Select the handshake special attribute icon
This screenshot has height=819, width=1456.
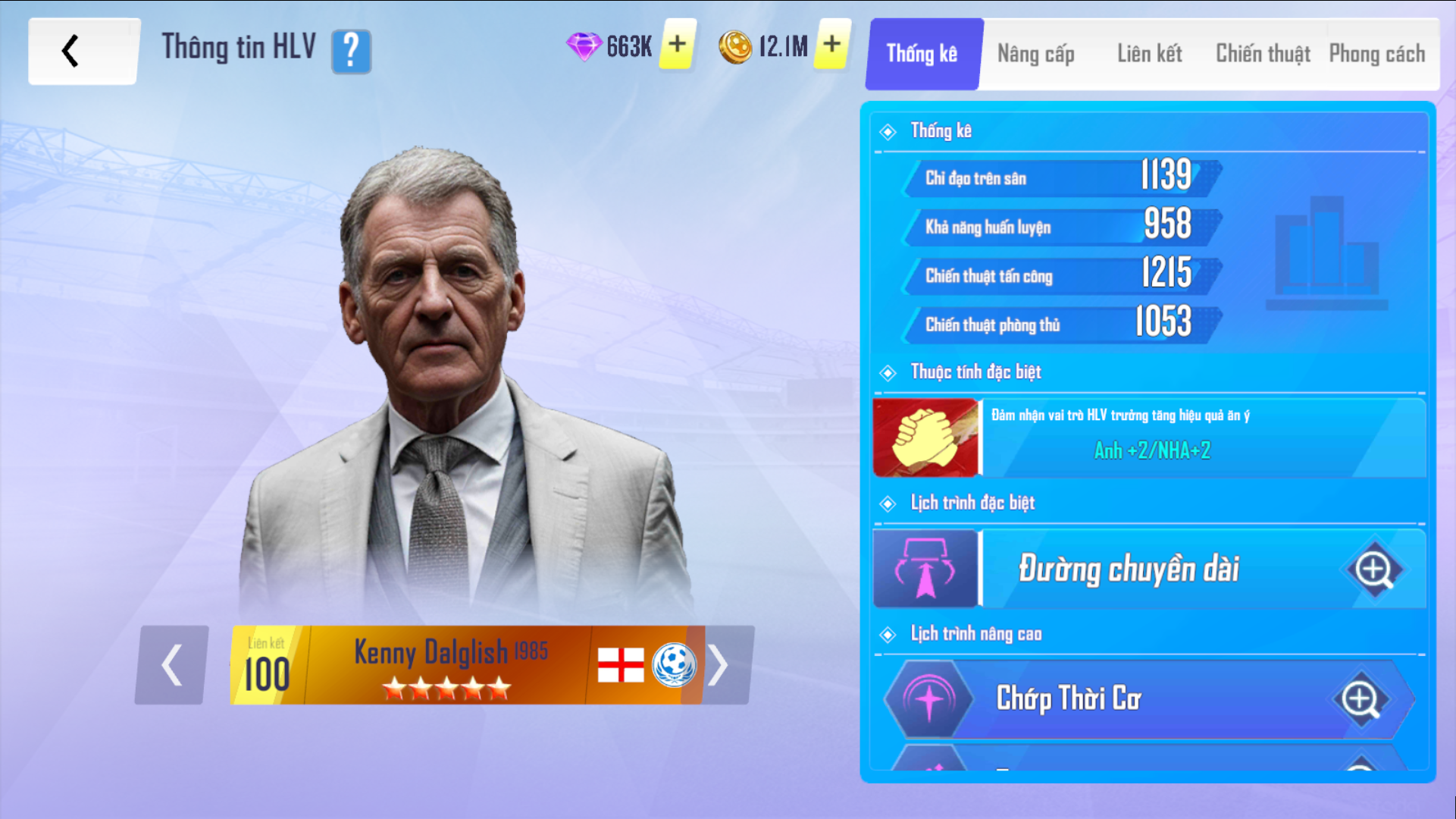pyautogui.click(x=925, y=438)
